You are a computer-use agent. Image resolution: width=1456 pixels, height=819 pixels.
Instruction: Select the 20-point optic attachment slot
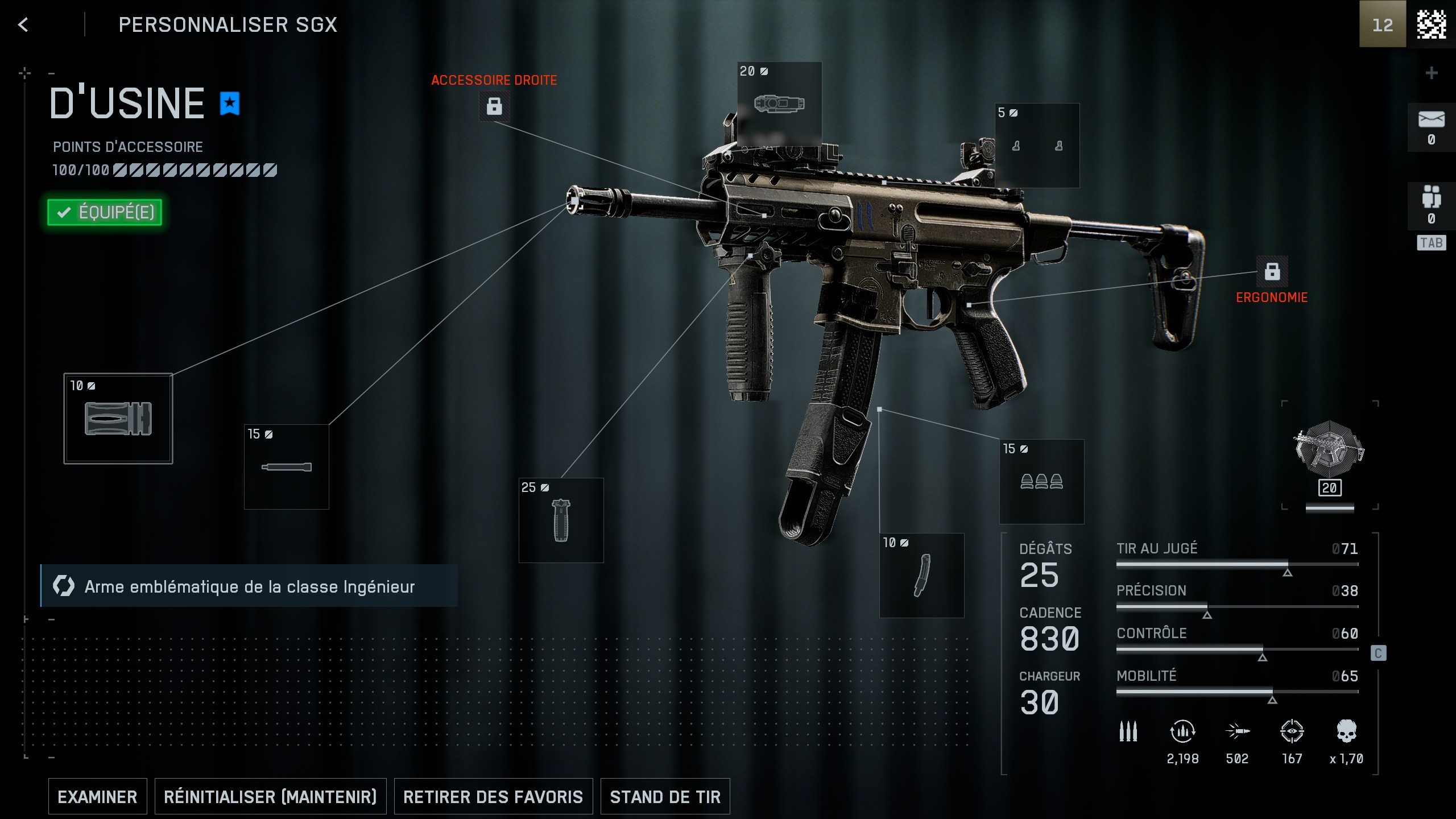tap(779, 105)
